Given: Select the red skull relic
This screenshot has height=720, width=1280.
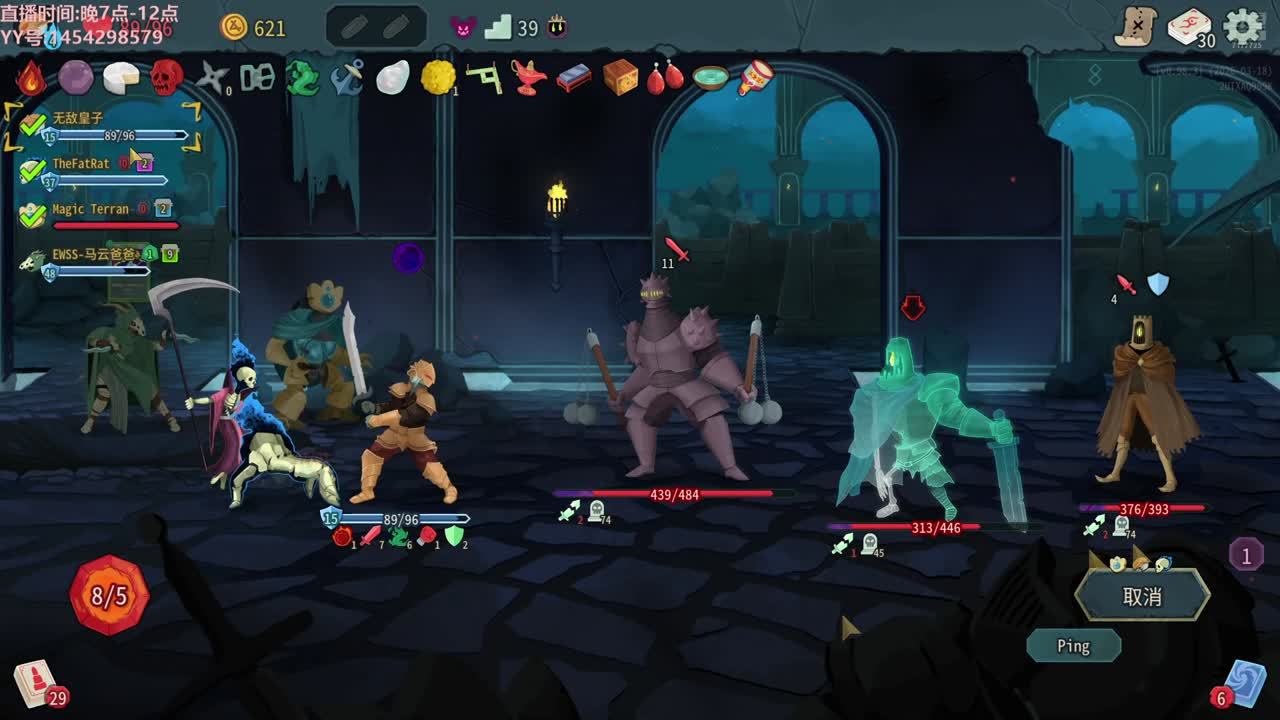Looking at the screenshot, I should pyautogui.click(x=167, y=77).
